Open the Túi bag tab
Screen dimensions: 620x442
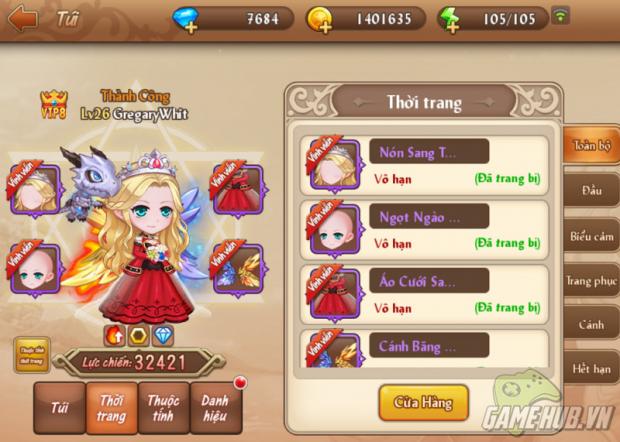coord(58,407)
